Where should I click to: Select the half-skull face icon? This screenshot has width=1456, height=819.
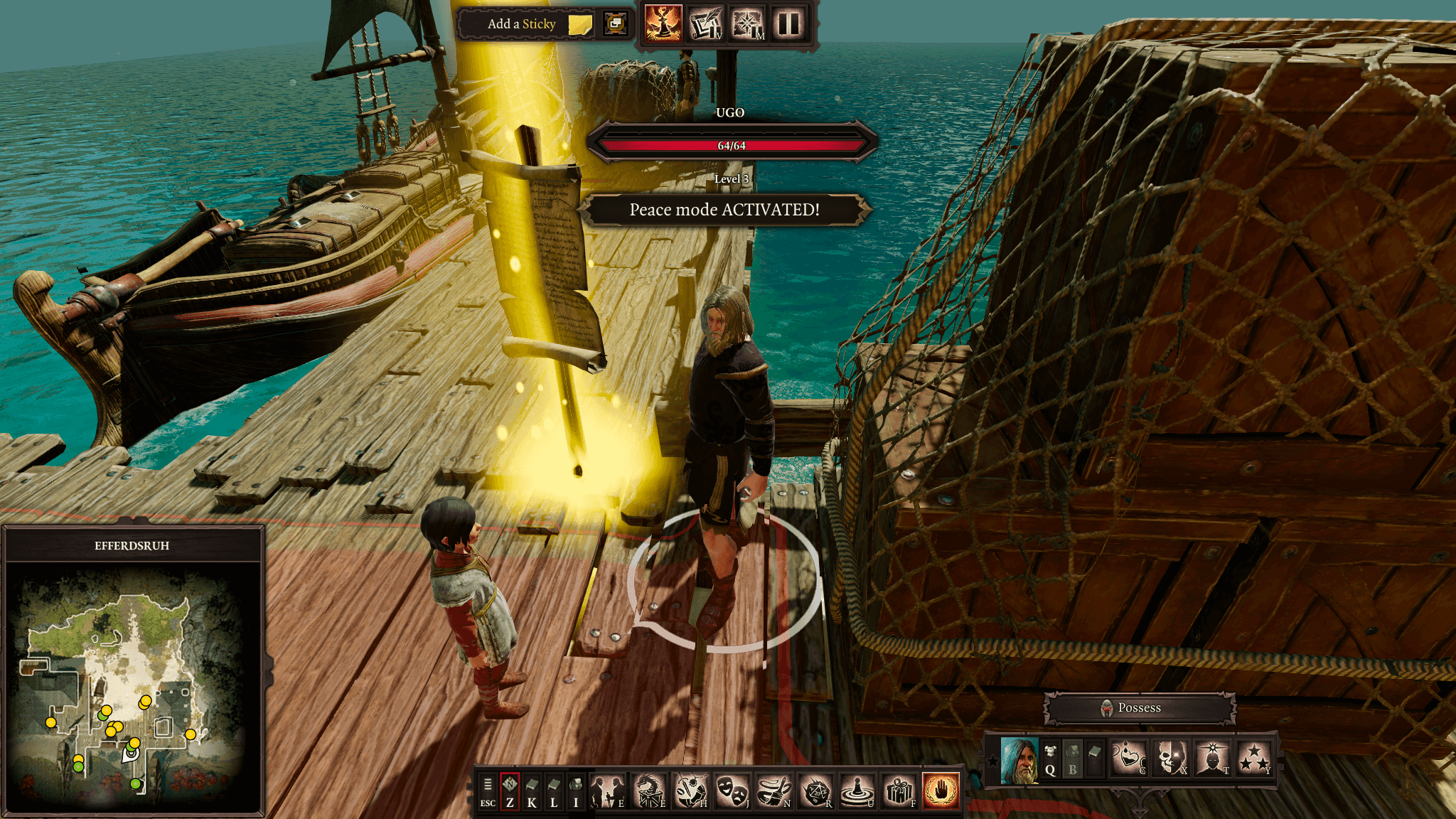tap(1170, 759)
